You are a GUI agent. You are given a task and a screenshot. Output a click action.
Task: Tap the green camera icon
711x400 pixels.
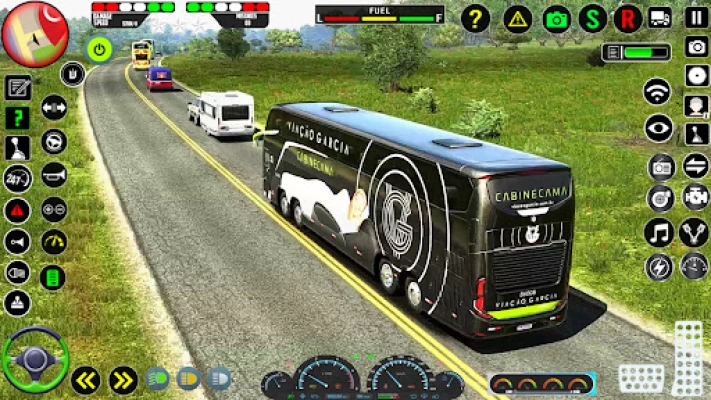[x=557, y=18]
